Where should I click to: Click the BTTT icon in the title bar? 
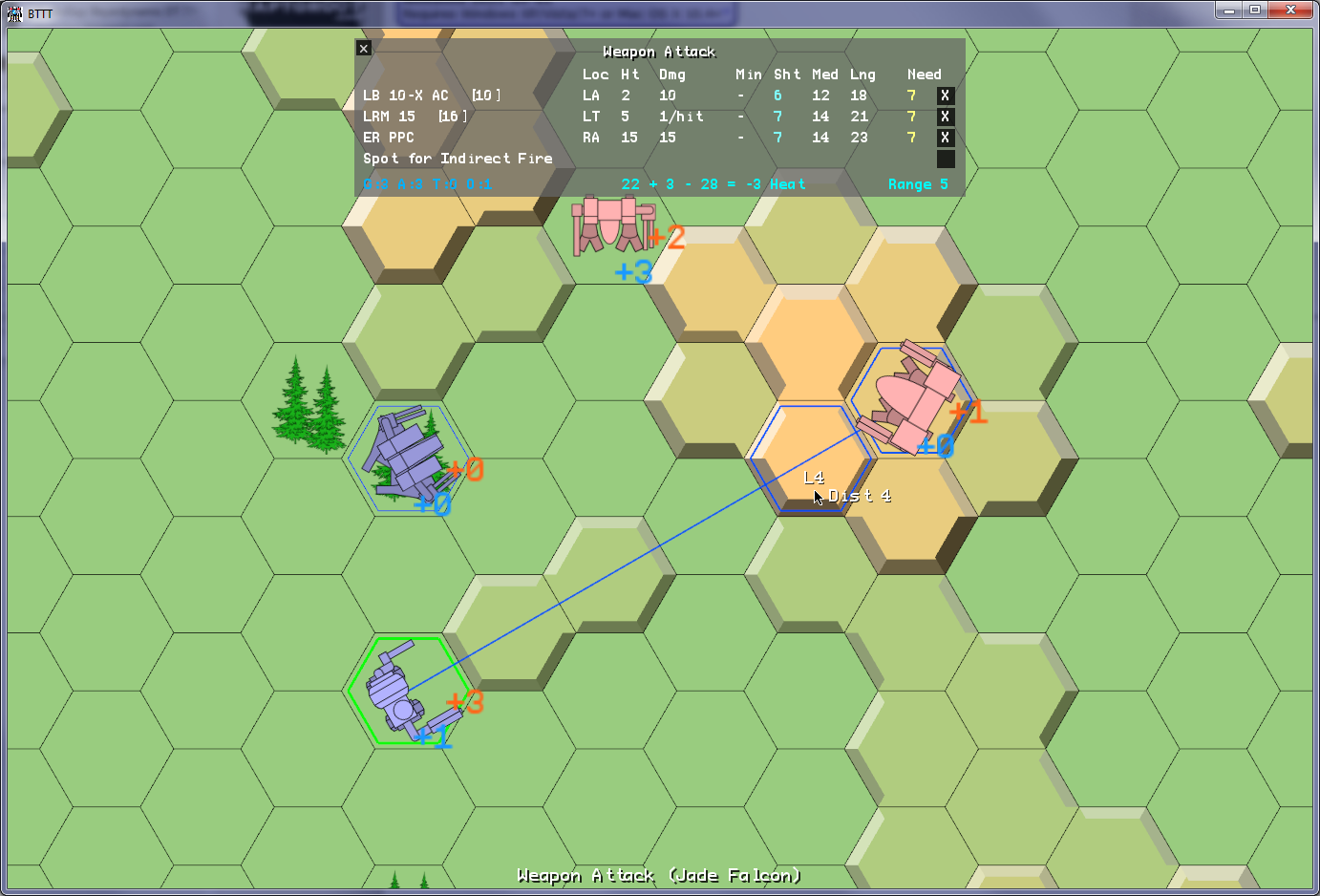point(13,13)
